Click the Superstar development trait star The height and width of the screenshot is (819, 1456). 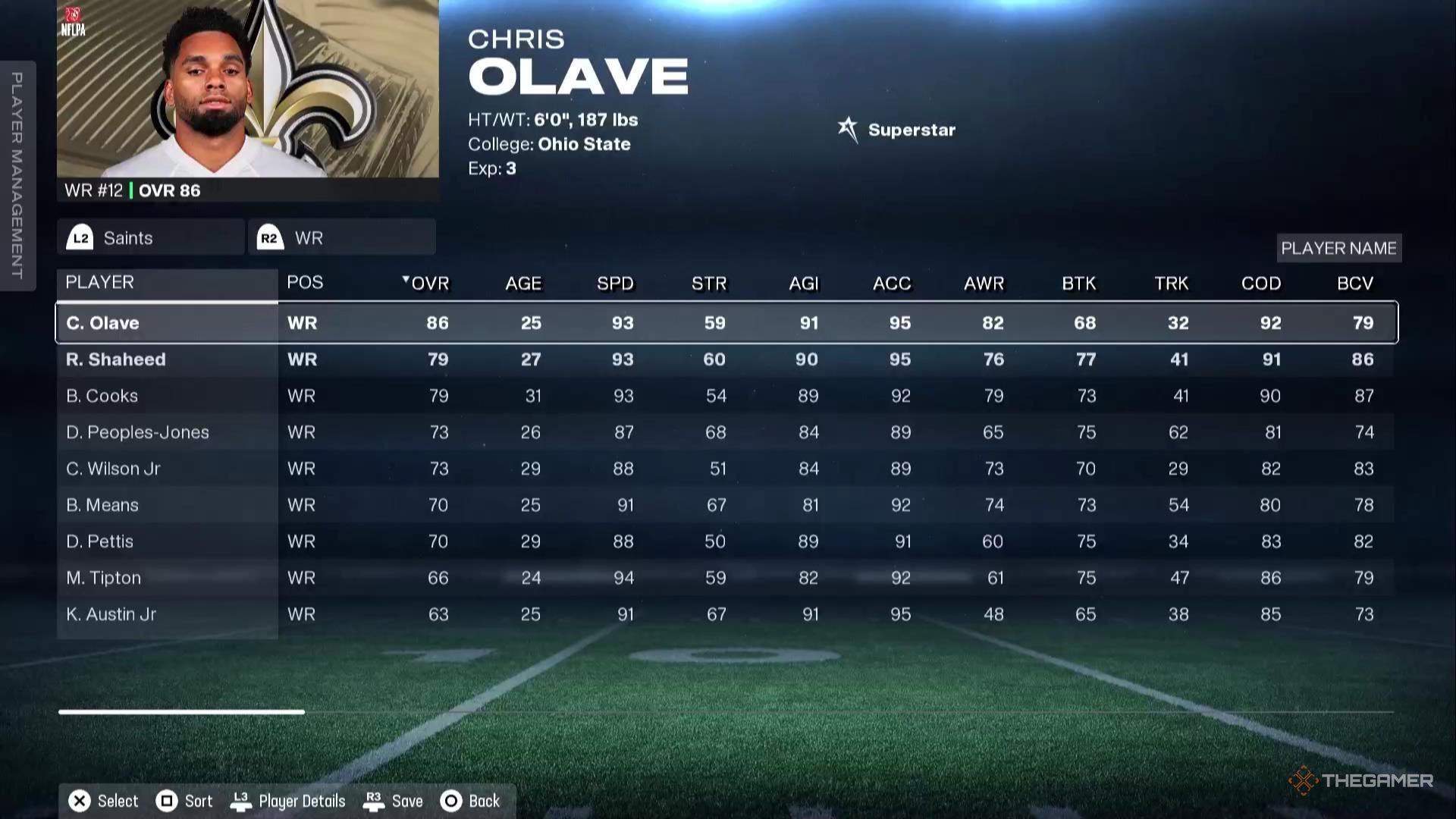(848, 129)
